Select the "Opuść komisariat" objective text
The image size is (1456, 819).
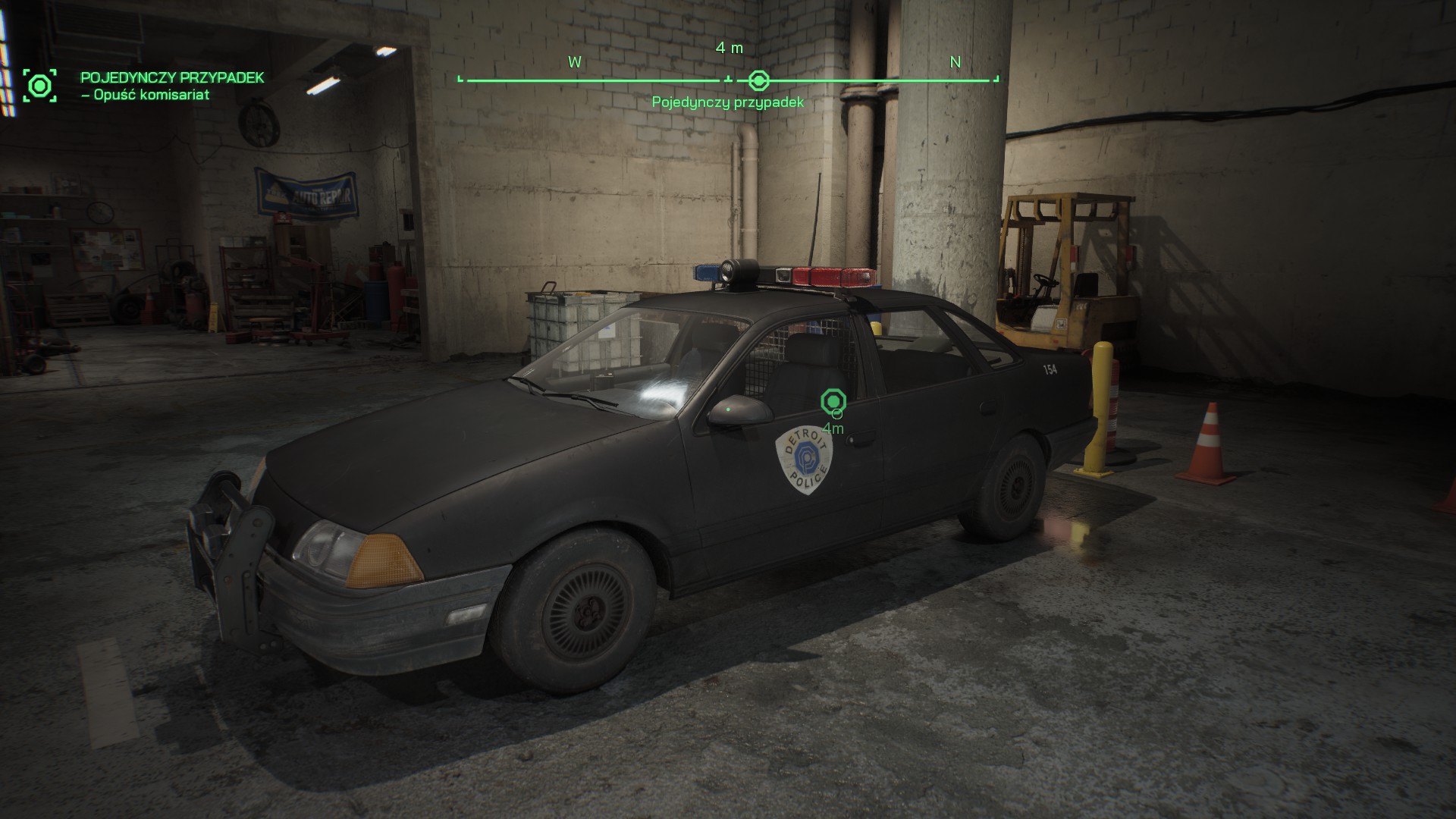click(x=145, y=95)
